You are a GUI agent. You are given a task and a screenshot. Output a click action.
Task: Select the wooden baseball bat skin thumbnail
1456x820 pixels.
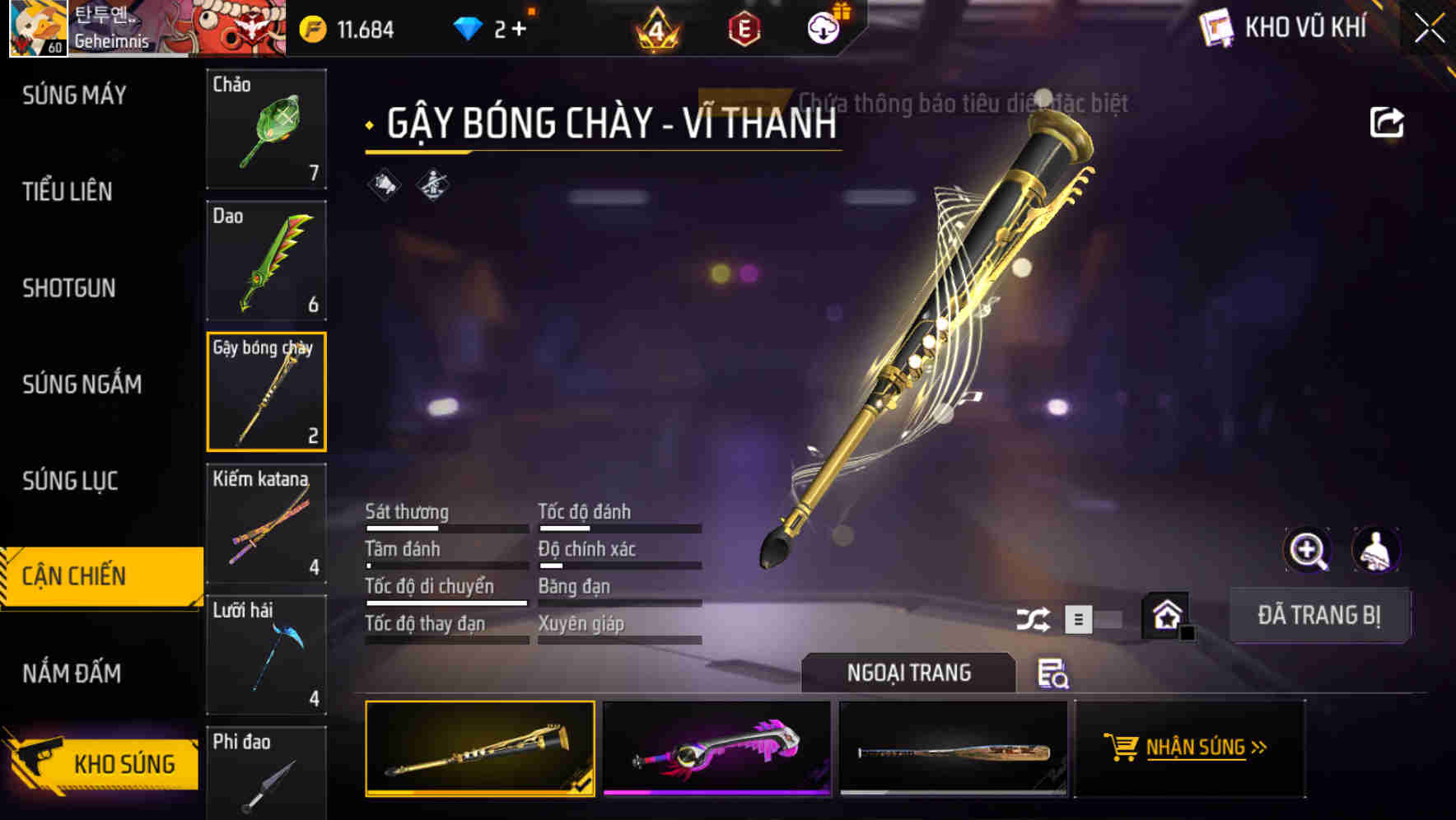tap(954, 749)
